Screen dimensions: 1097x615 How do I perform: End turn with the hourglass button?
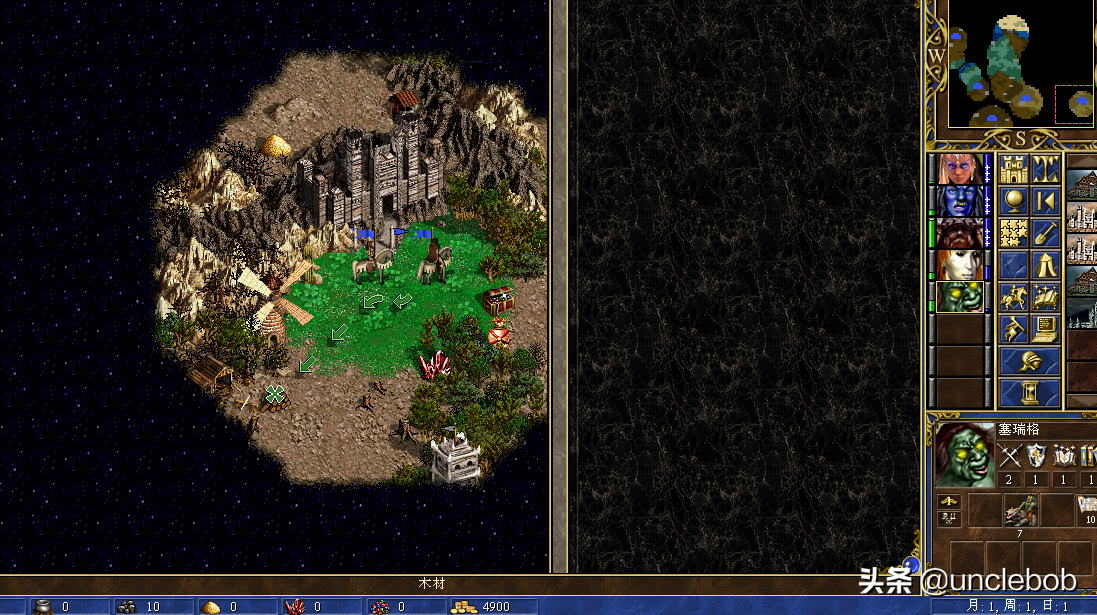(x=1030, y=392)
